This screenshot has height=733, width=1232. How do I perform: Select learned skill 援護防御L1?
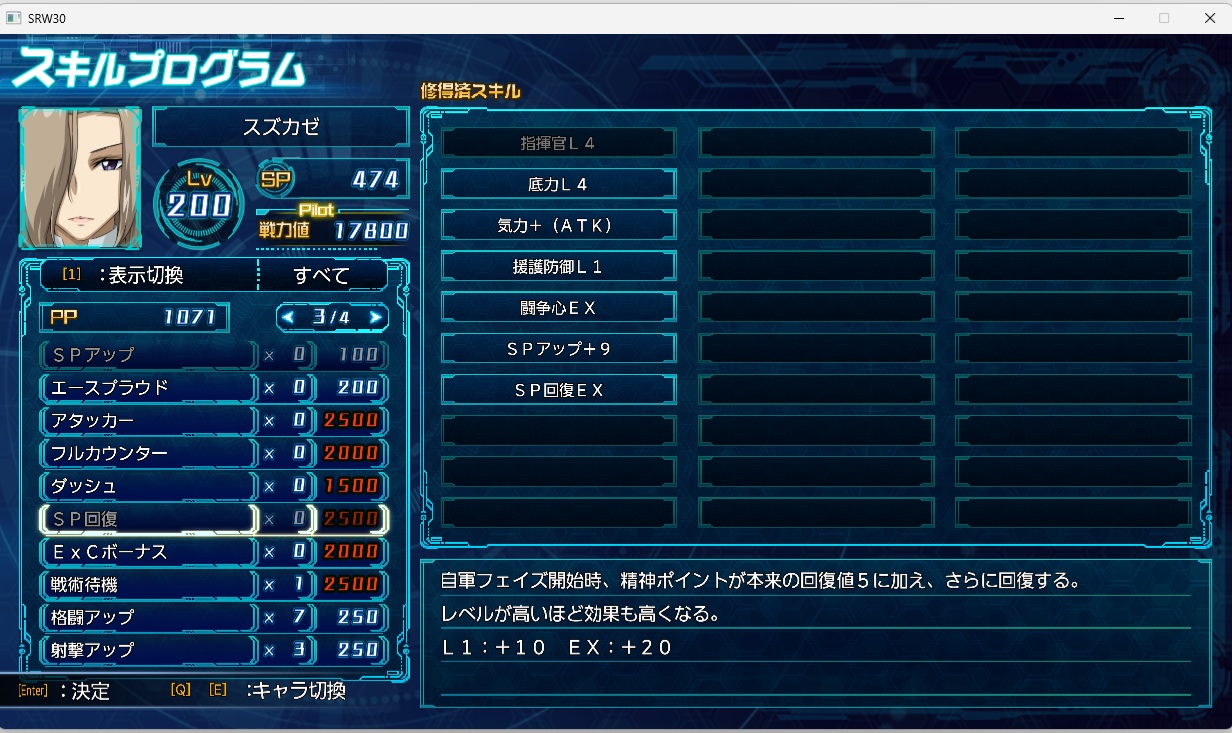click(558, 266)
